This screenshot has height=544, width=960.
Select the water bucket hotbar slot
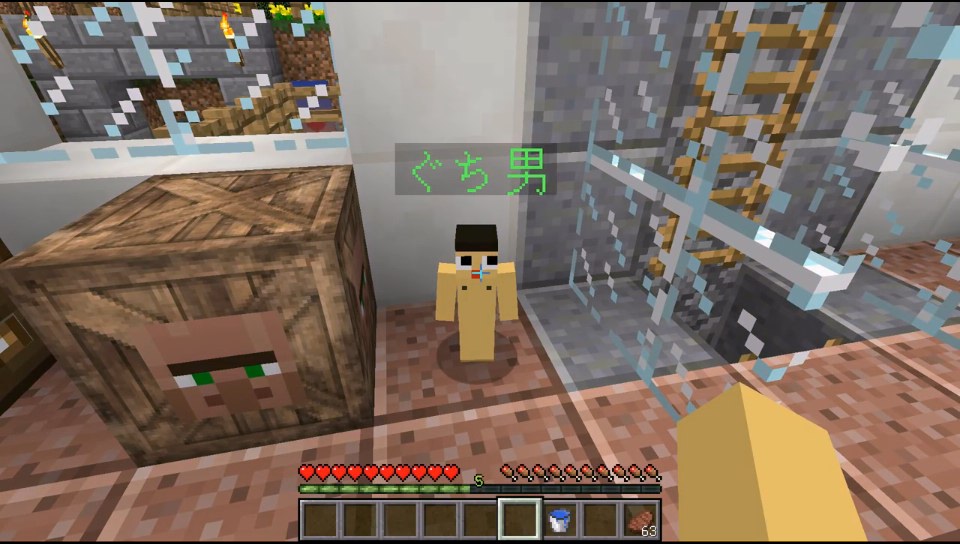click(560, 520)
